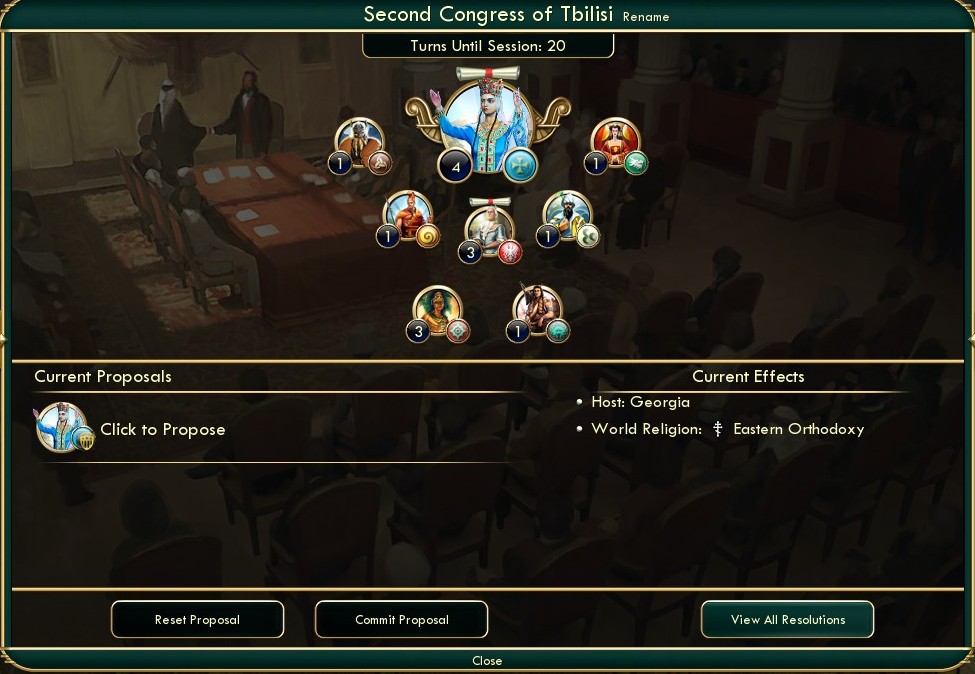Viewport: 975px width, 674px height.
Task: Select the turbaned bearded leader portrait
Action: pyautogui.click(x=567, y=215)
